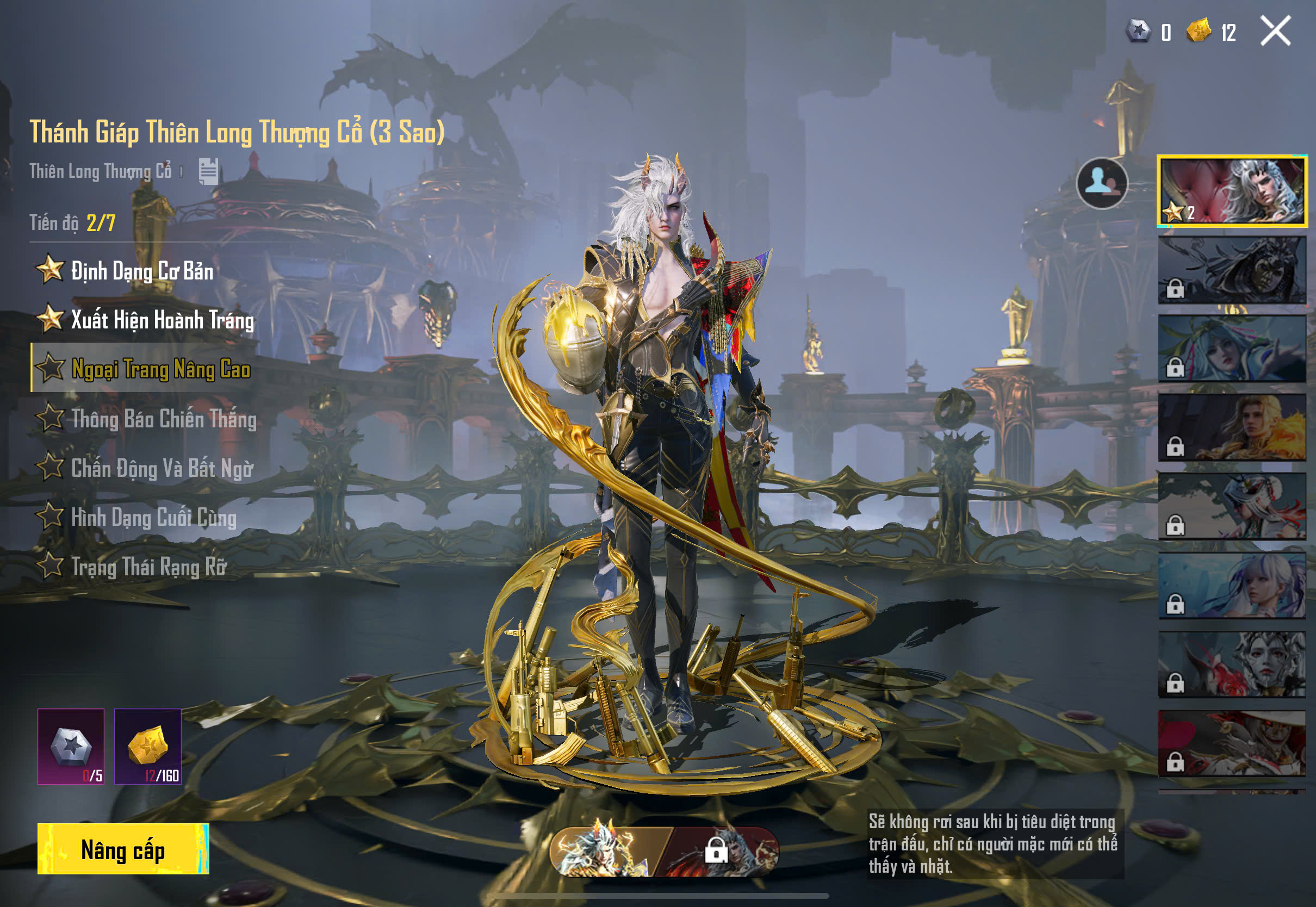
Task: Open the document icon beside Thiên Long Thượng Cổ
Action: point(208,171)
